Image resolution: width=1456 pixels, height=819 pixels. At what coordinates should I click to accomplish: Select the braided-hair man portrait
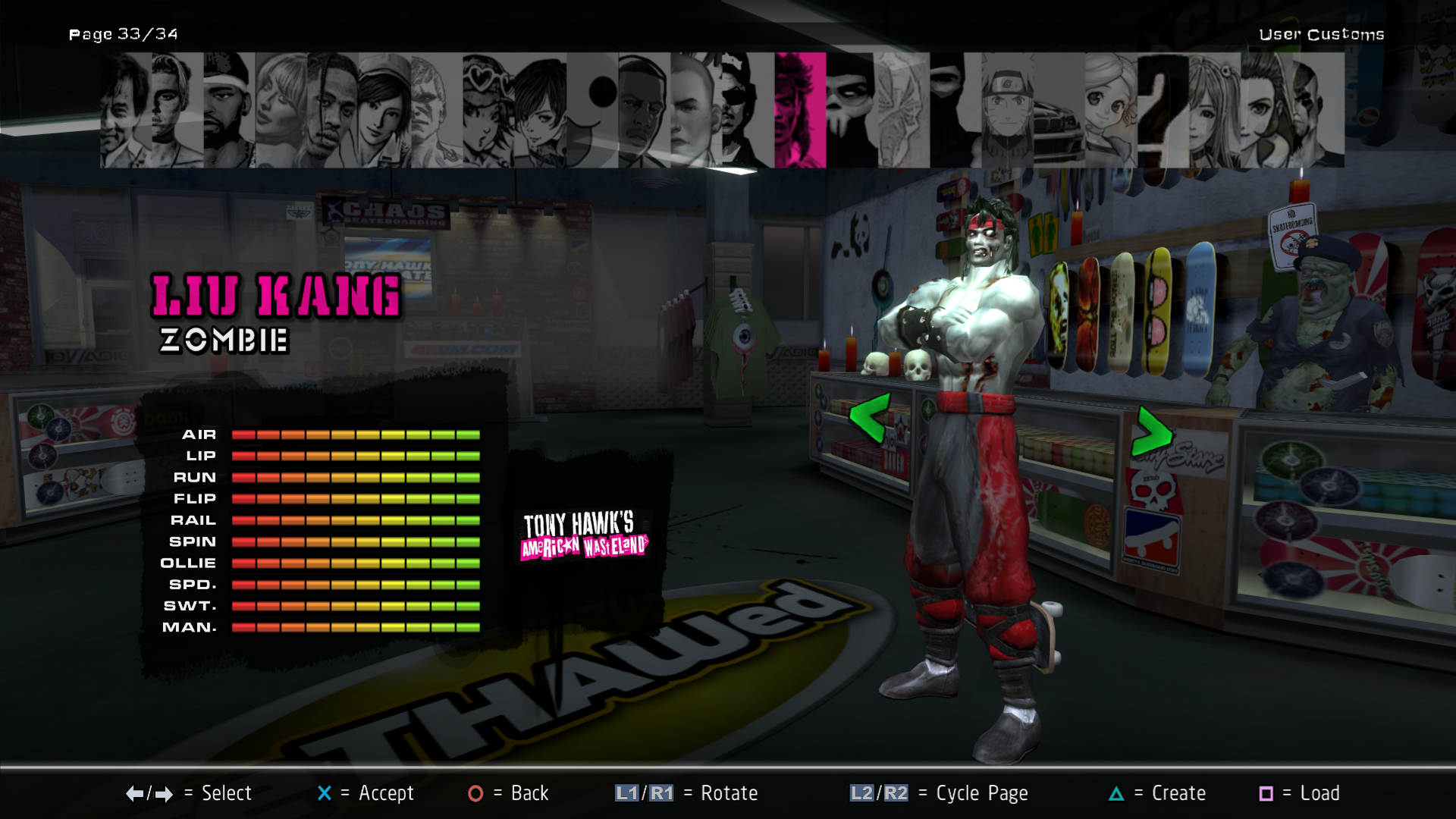pos(332,110)
